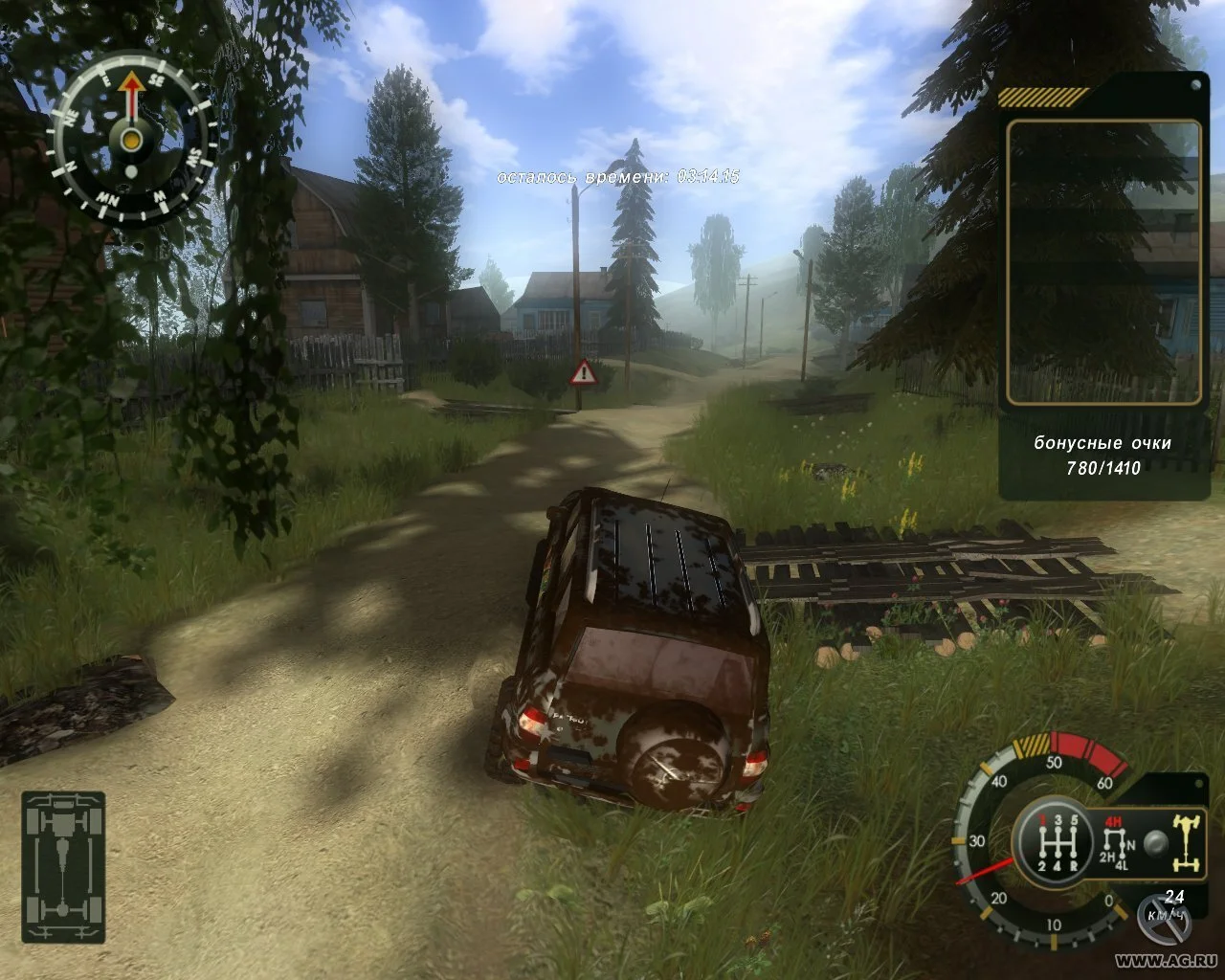
Task: Click the round grey indicator lamp
Action: click(1156, 844)
